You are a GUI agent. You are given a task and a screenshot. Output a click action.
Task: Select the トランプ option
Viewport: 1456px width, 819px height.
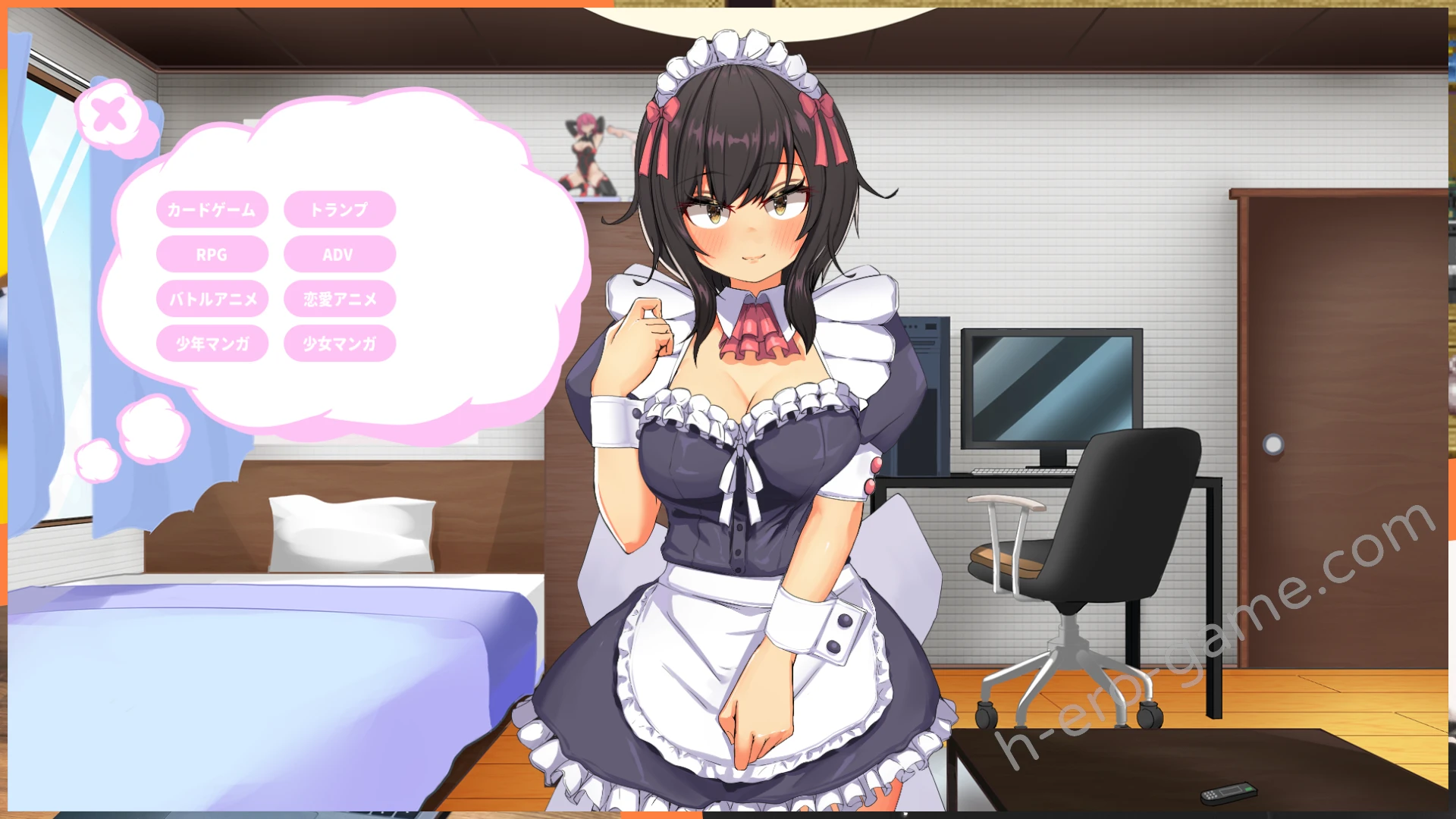(x=339, y=209)
